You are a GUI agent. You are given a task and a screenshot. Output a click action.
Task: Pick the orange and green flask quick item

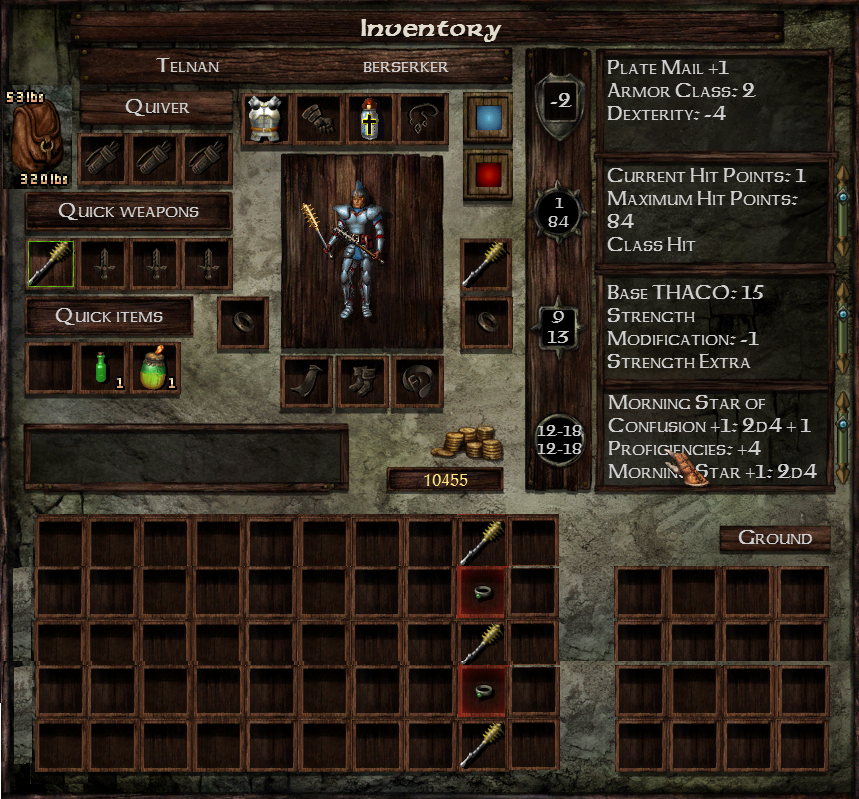click(155, 368)
